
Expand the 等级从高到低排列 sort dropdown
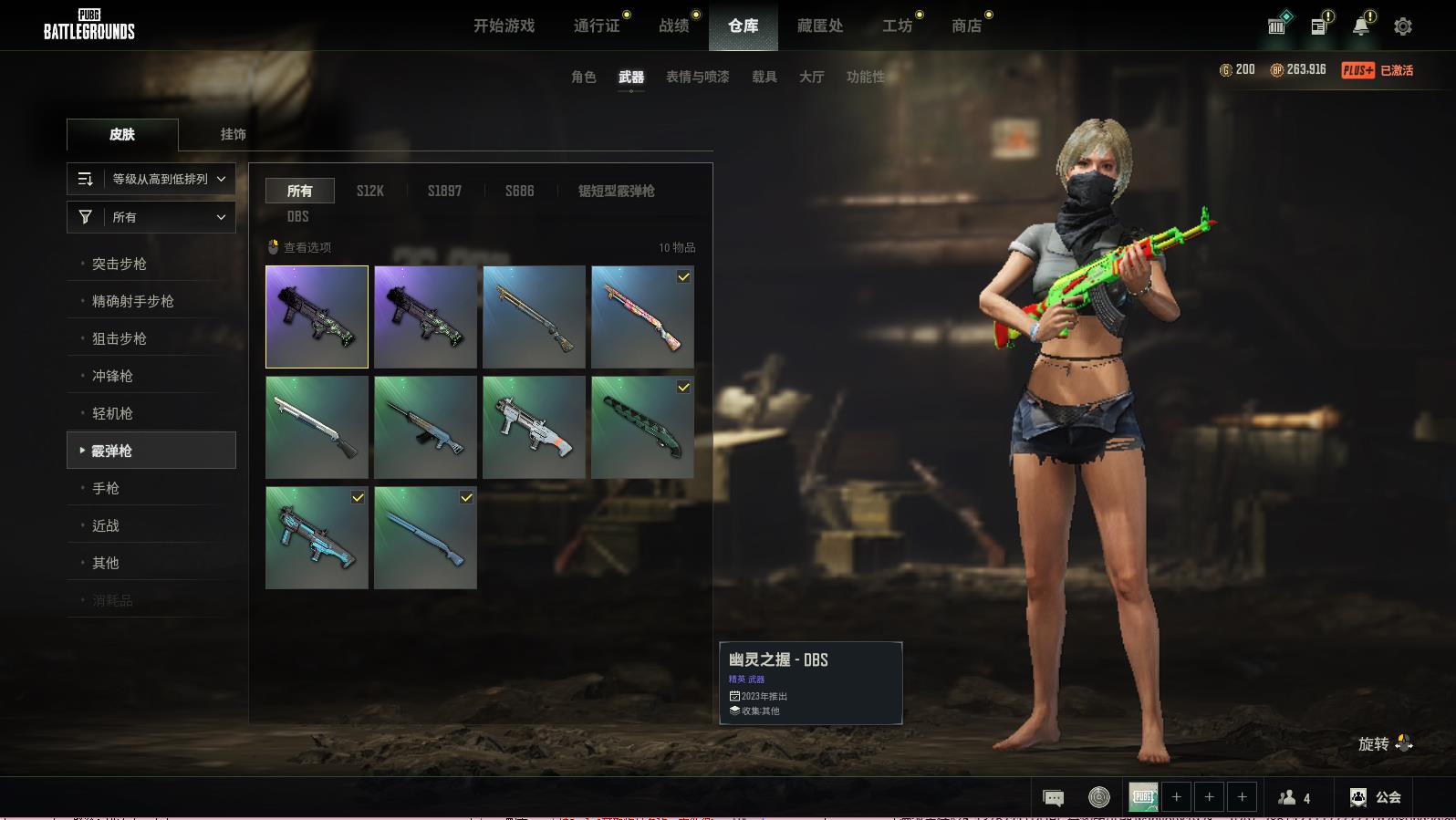[x=151, y=179]
